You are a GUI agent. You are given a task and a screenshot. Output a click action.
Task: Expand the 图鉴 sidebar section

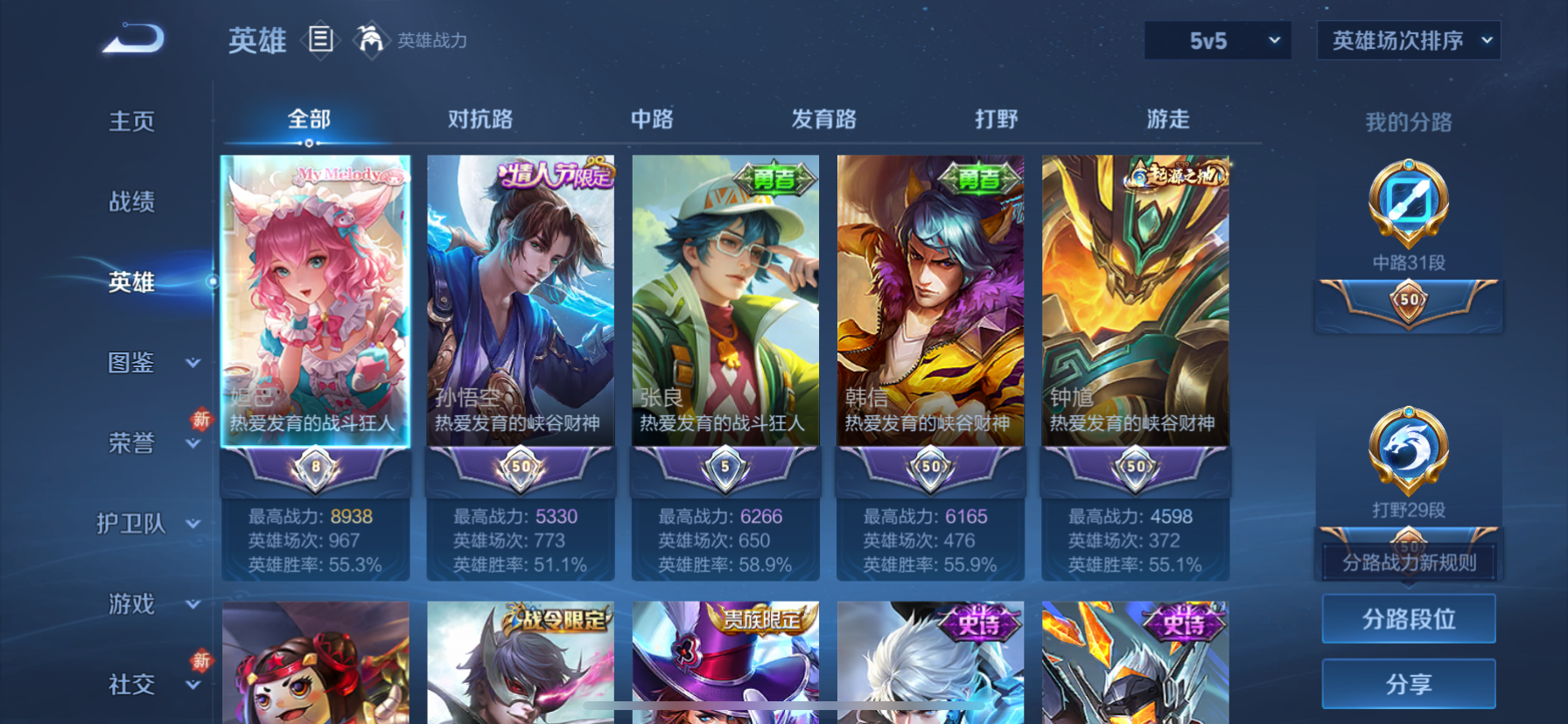click(129, 363)
